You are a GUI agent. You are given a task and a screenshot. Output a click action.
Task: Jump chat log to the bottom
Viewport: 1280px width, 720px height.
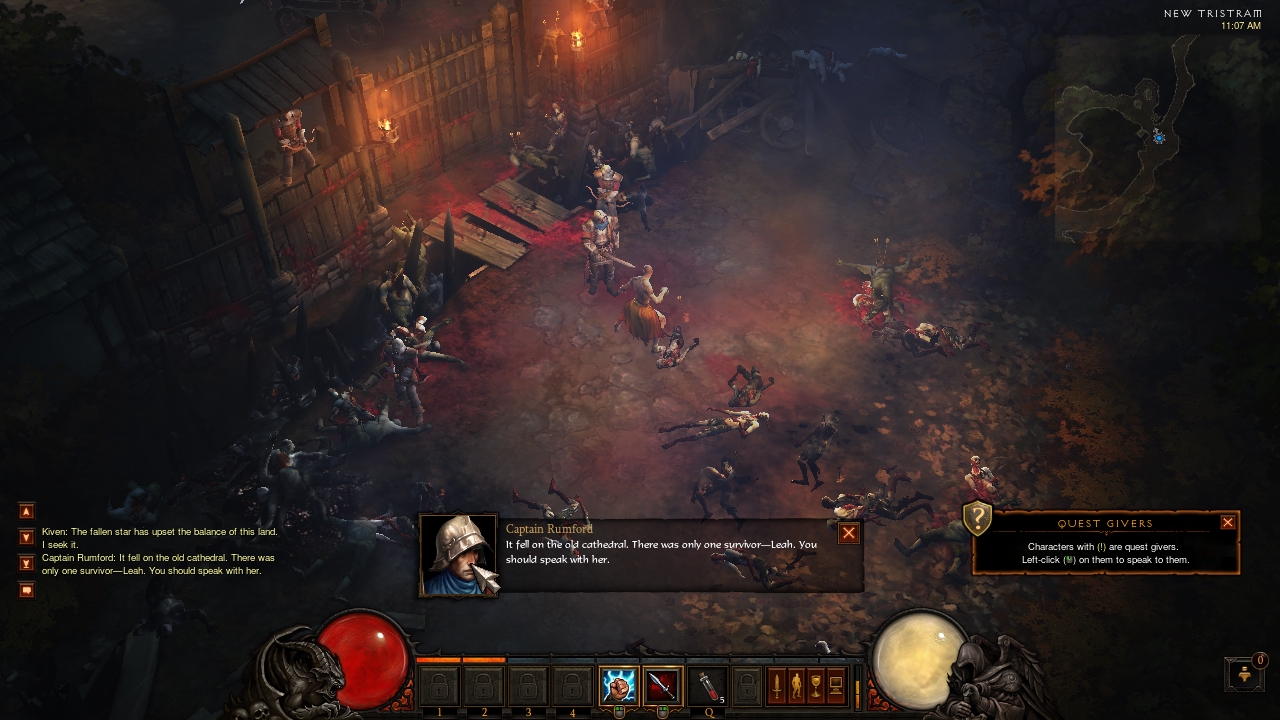click(x=27, y=563)
